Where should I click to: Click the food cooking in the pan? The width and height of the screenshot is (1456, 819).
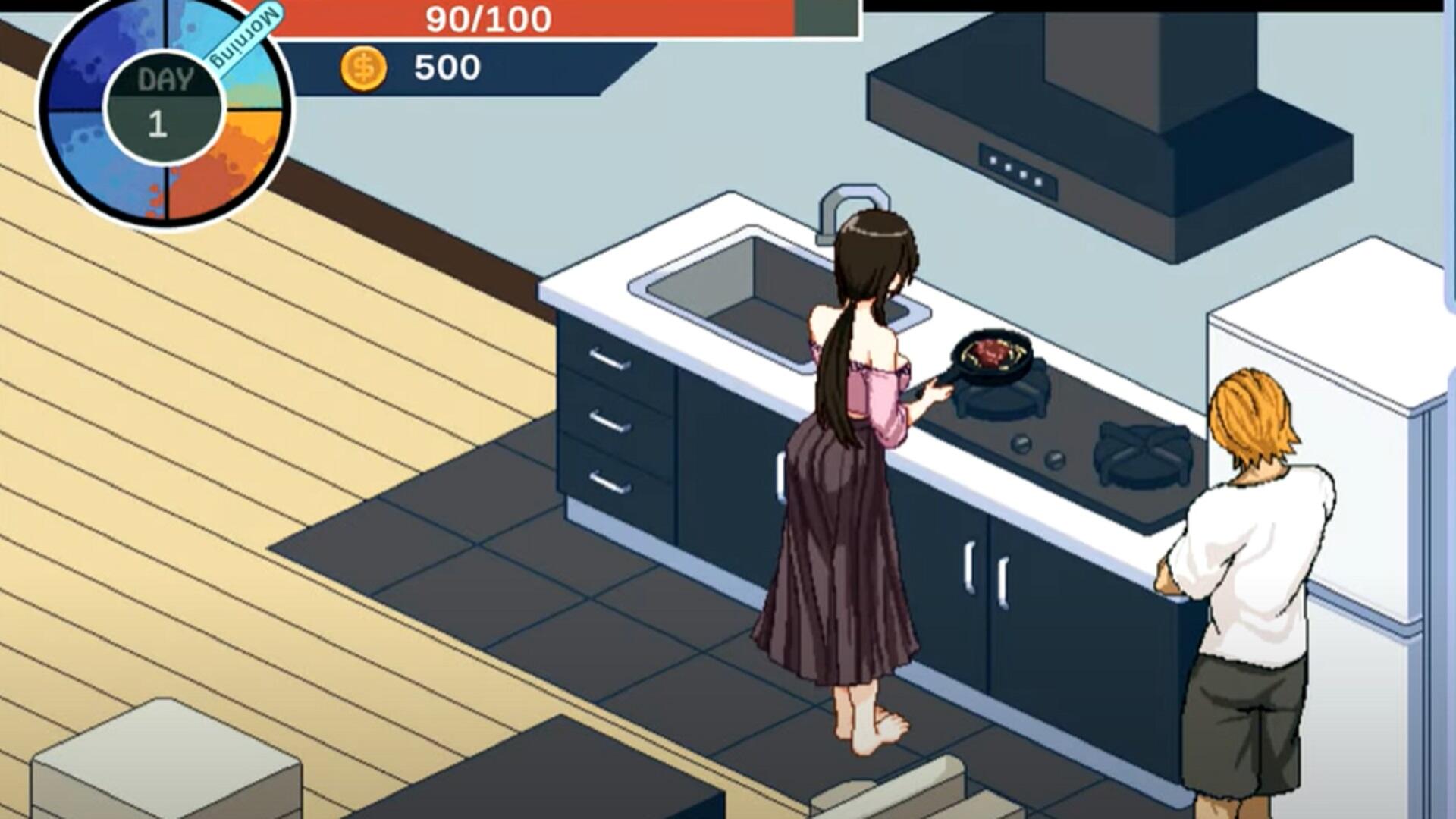[993, 350]
